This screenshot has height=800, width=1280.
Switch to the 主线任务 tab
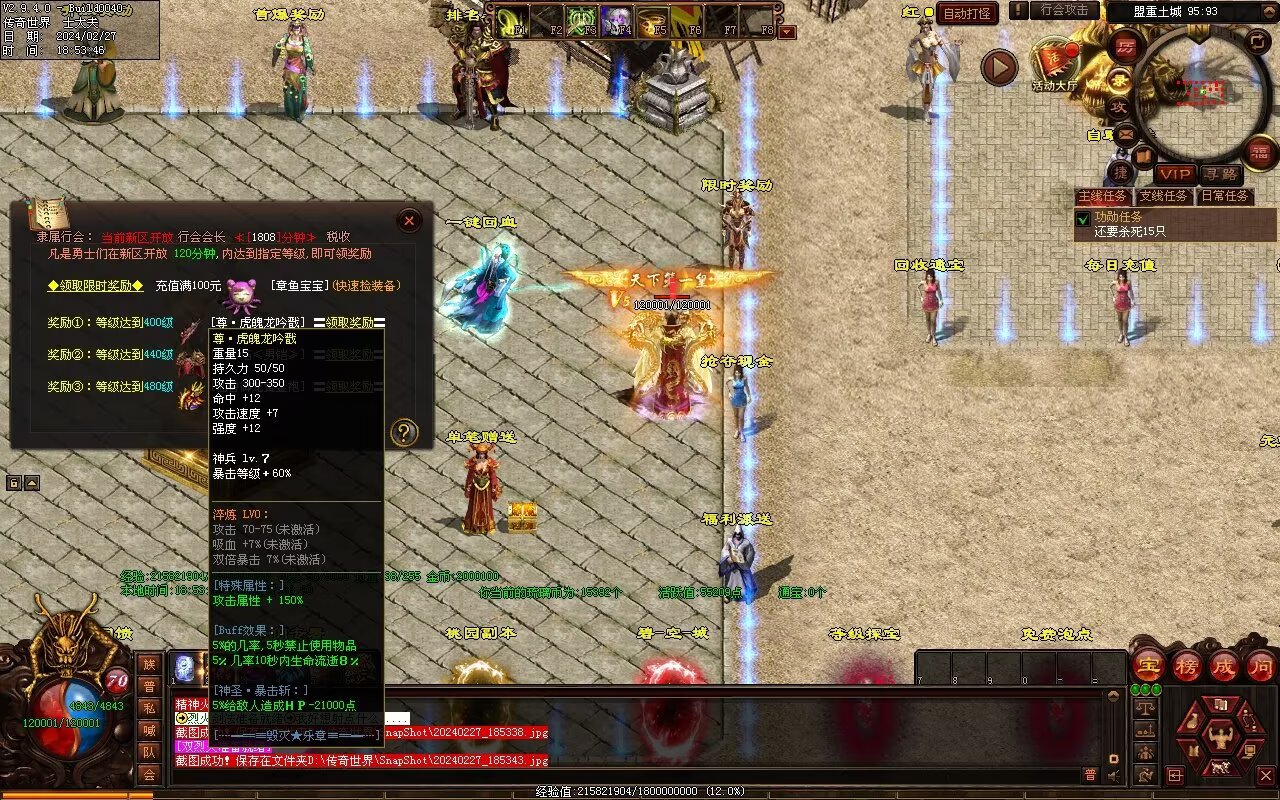click(x=1103, y=196)
